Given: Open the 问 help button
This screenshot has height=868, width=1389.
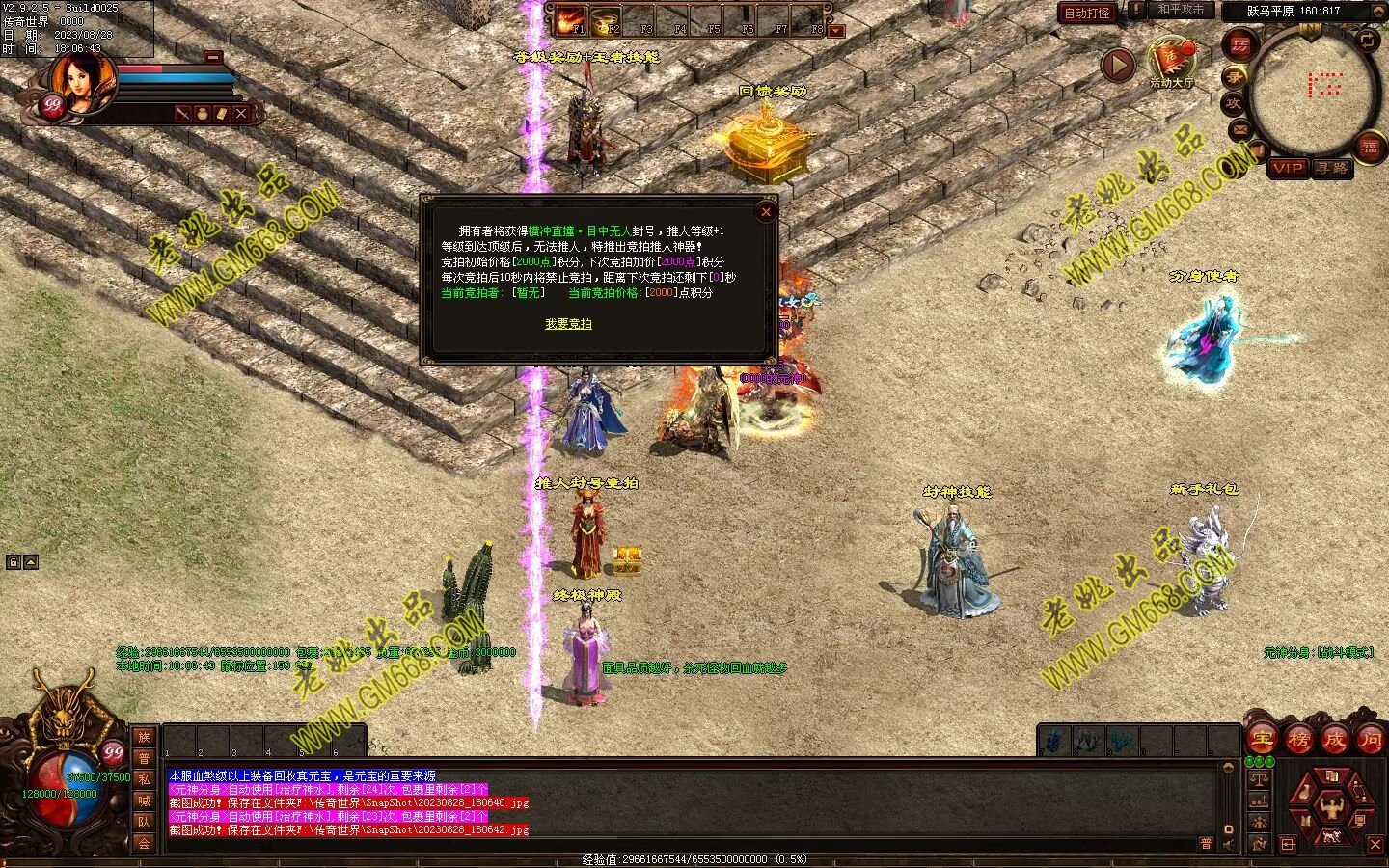Looking at the screenshot, I should [x=1371, y=739].
